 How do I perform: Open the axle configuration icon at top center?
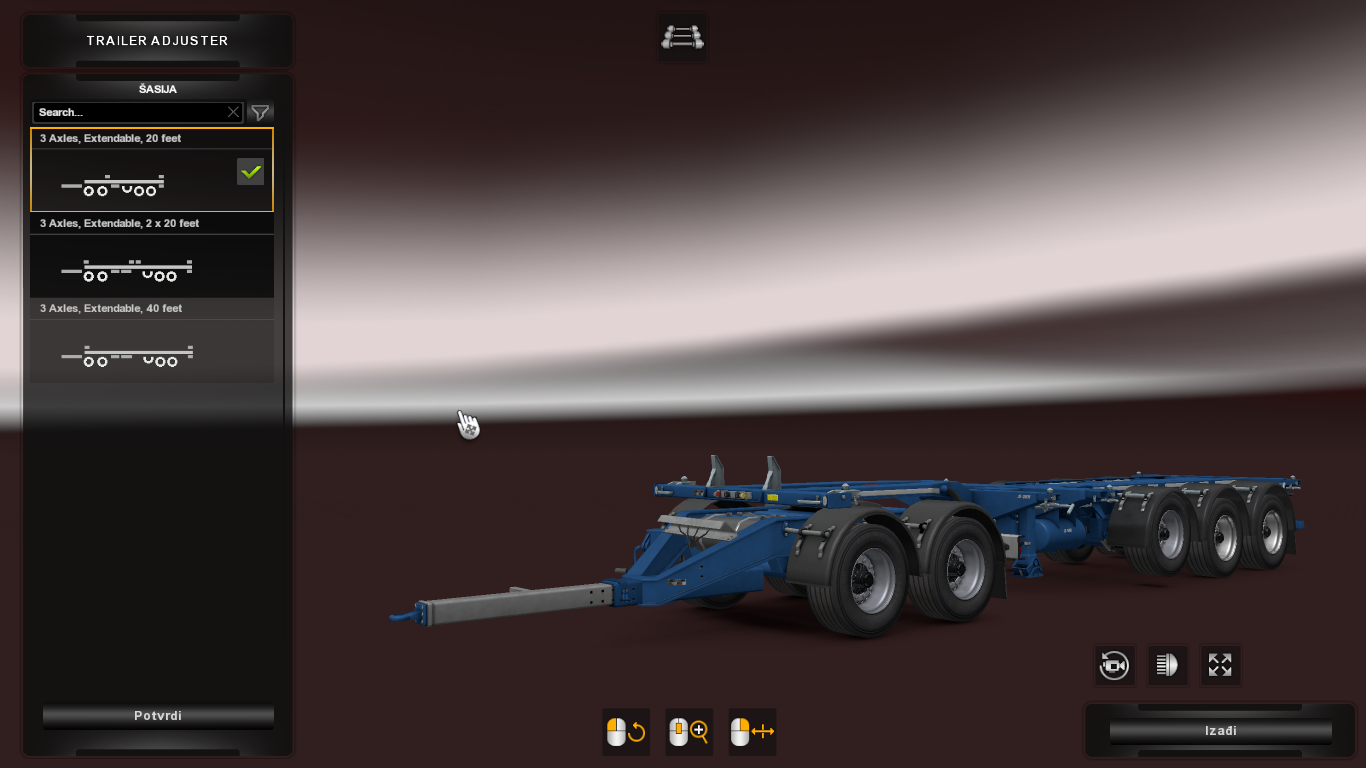tap(682, 35)
